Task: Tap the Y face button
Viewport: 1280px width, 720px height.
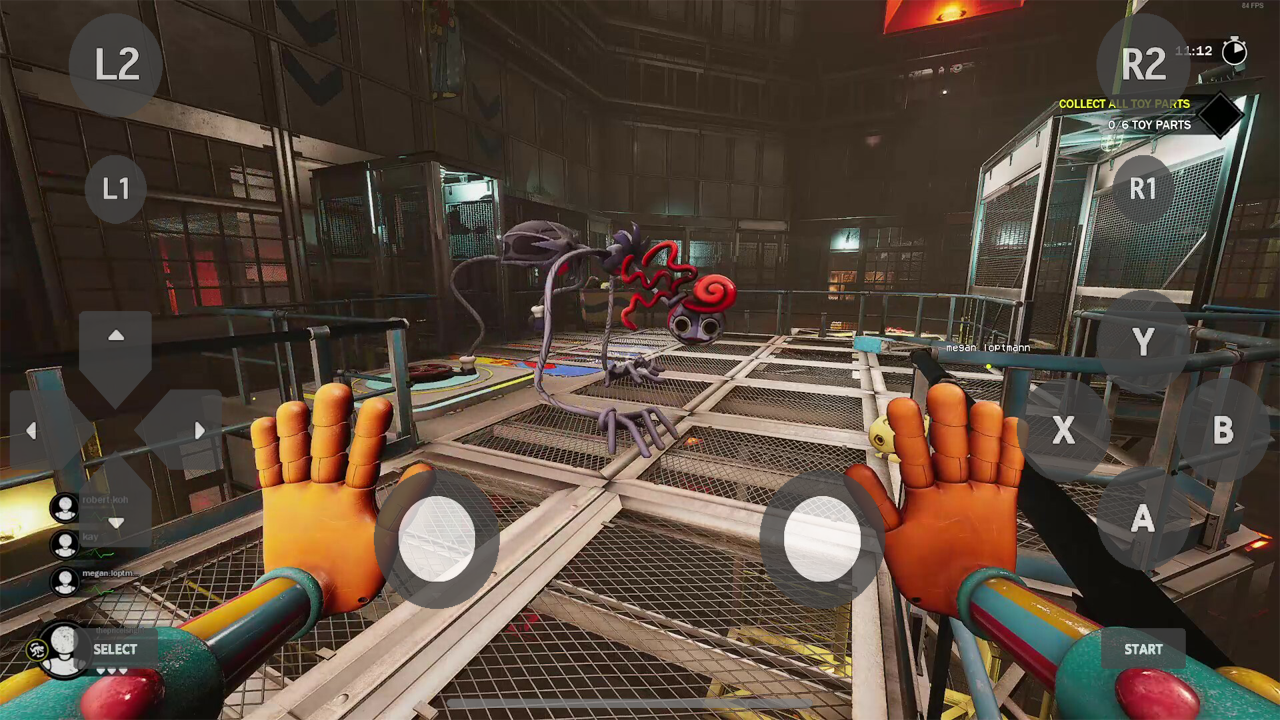Action: point(1143,343)
